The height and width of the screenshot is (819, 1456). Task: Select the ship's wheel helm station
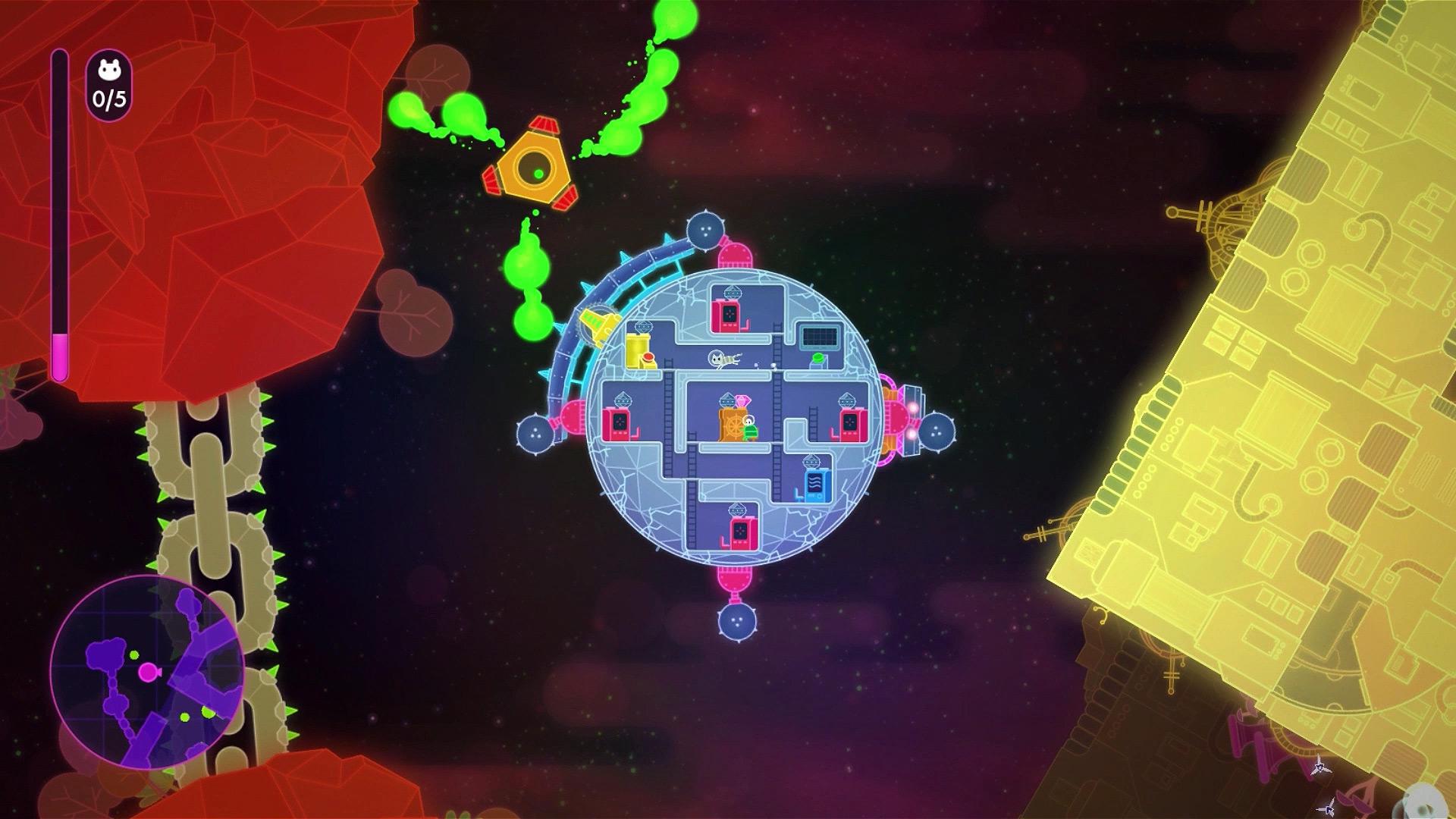734,426
